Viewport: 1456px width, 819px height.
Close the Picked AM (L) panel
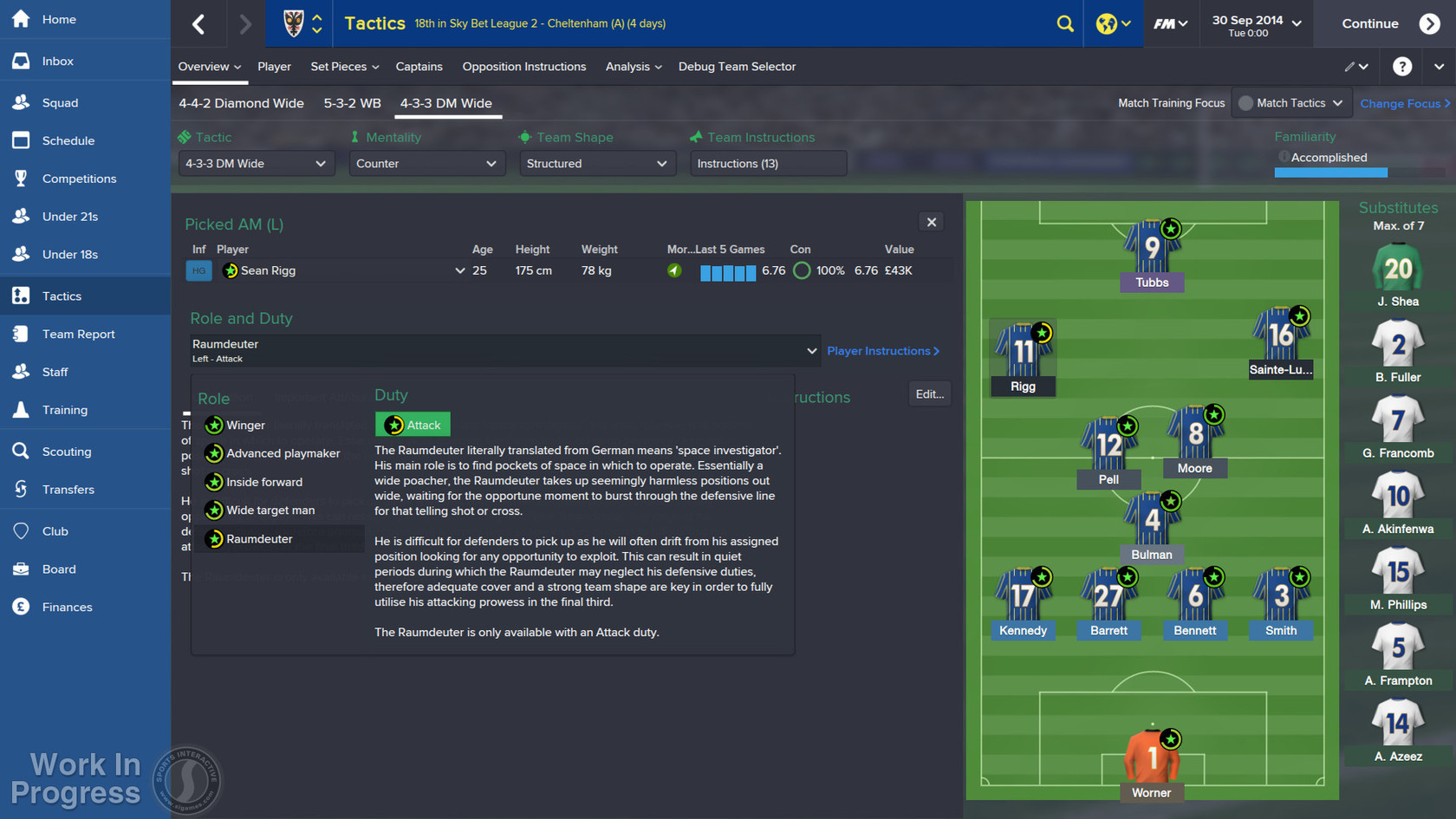(932, 223)
